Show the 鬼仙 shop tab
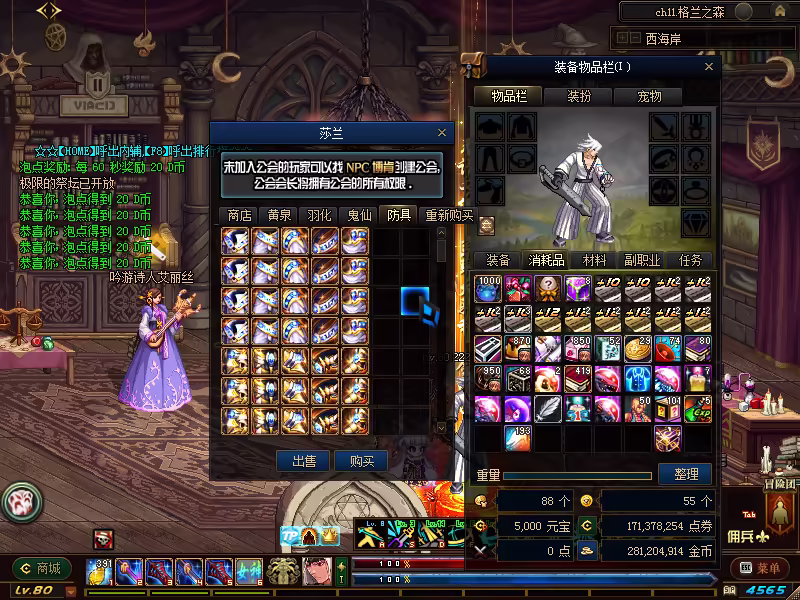Screen dimensions: 800x600 pyautogui.click(x=359, y=214)
